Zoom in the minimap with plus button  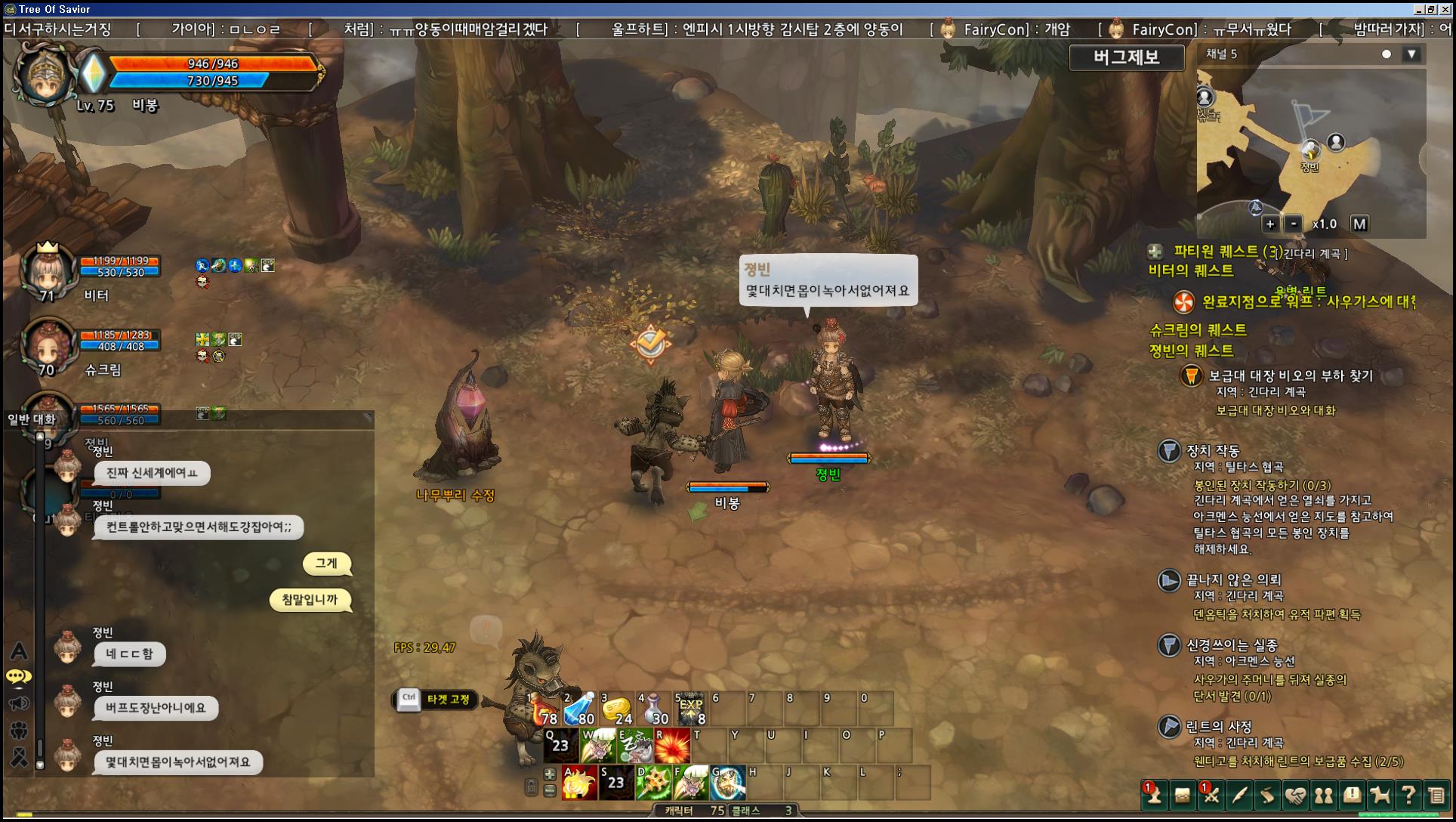pyautogui.click(x=1270, y=224)
